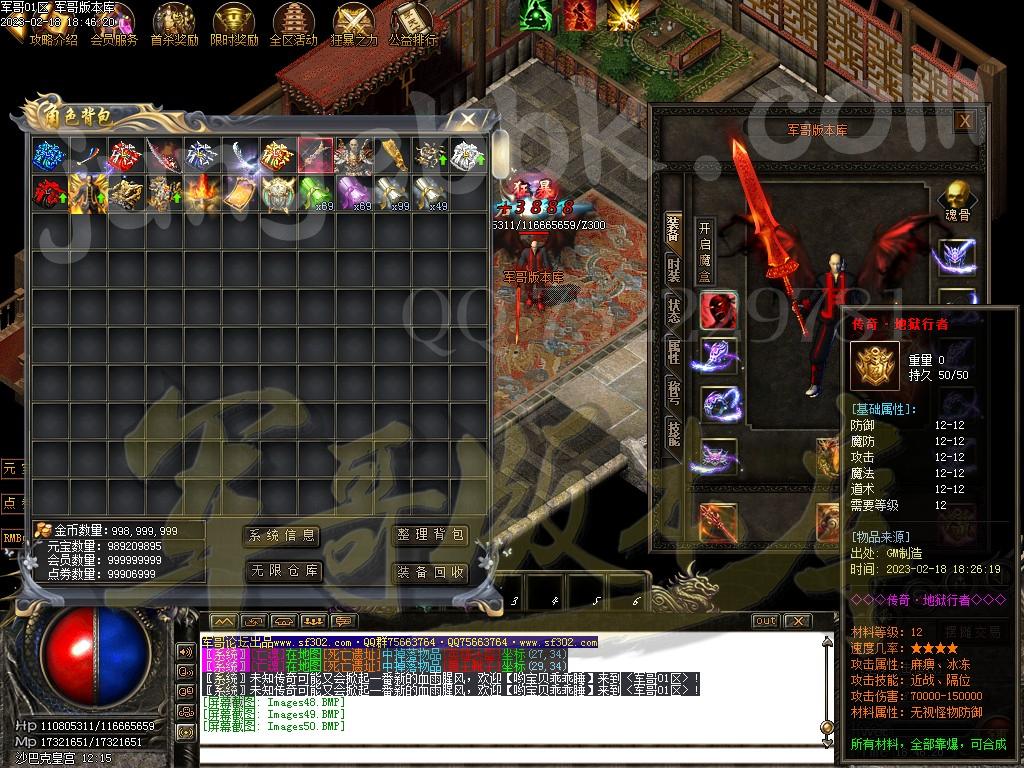Open the 限时奖励 timed rewards
Viewport: 1024px width, 768px height.
coord(234,24)
